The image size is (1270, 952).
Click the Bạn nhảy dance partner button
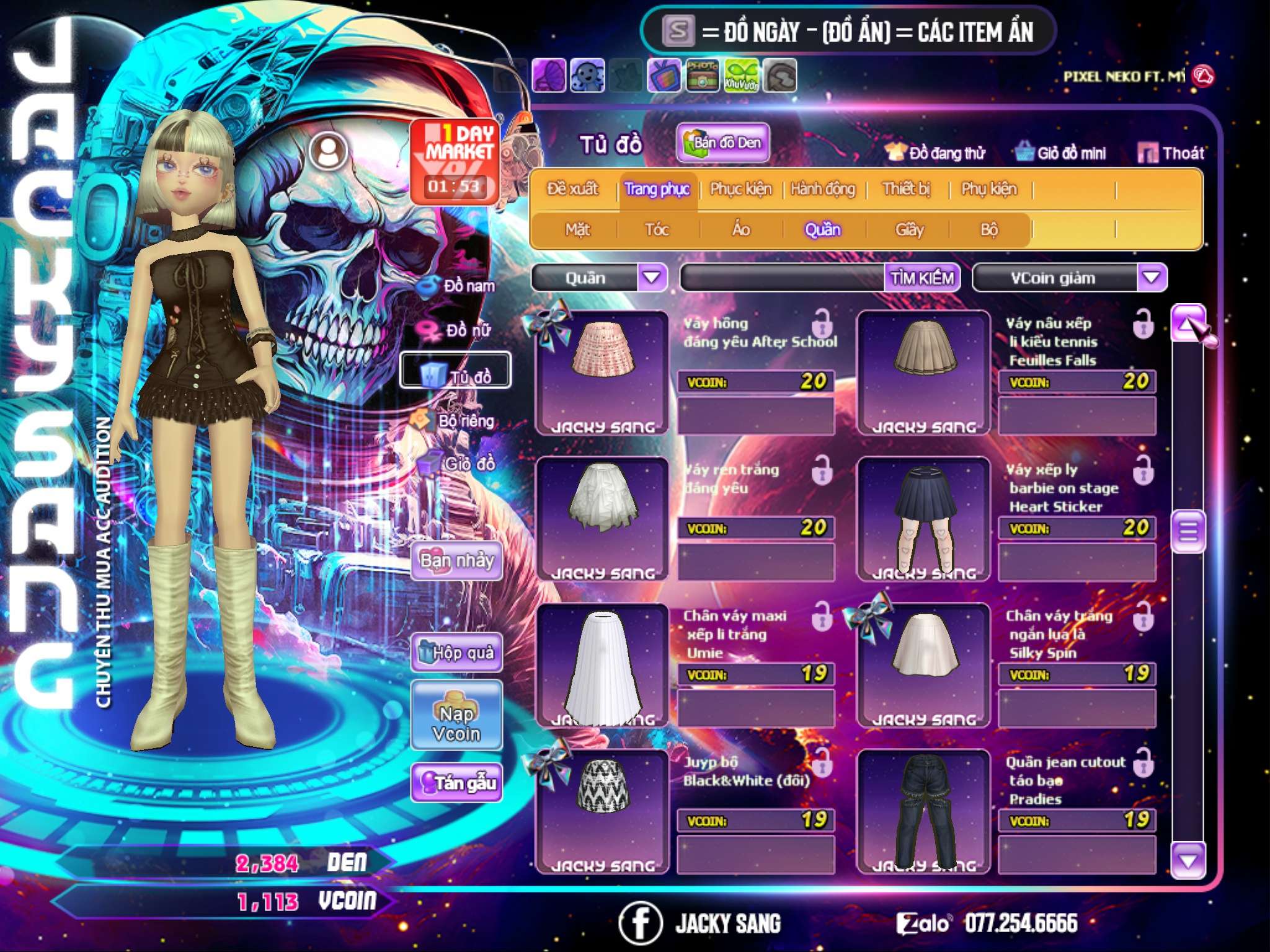click(x=457, y=561)
